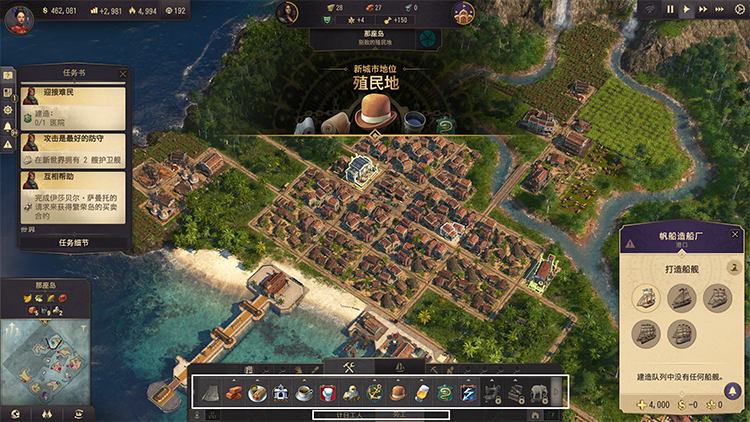Image resolution: width=750 pixels, height=422 pixels.
Task: Select the bowler hat in build bar
Action: pyautogui.click(x=399, y=392)
